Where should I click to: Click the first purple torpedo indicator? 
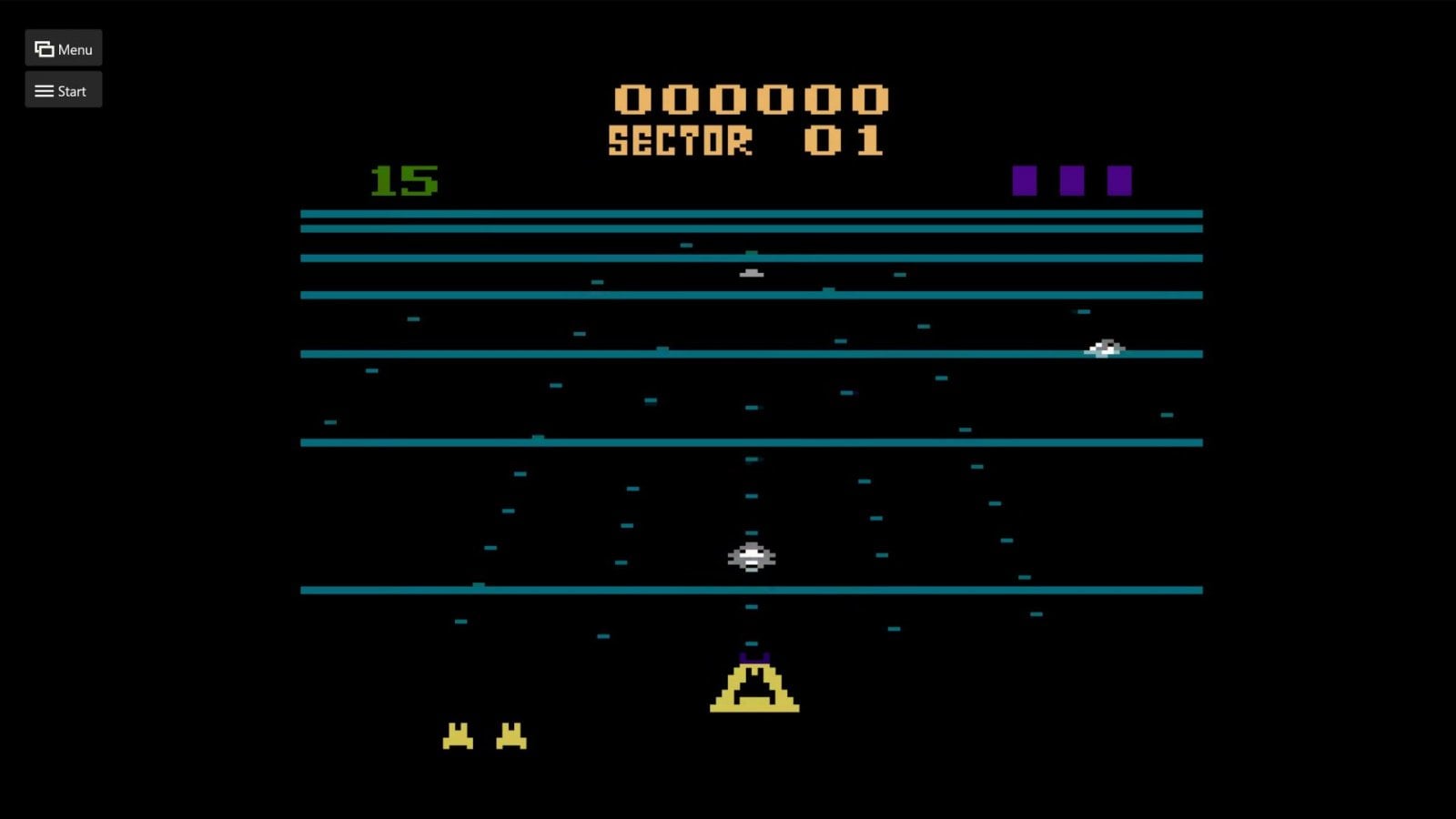pyautogui.click(x=1026, y=179)
